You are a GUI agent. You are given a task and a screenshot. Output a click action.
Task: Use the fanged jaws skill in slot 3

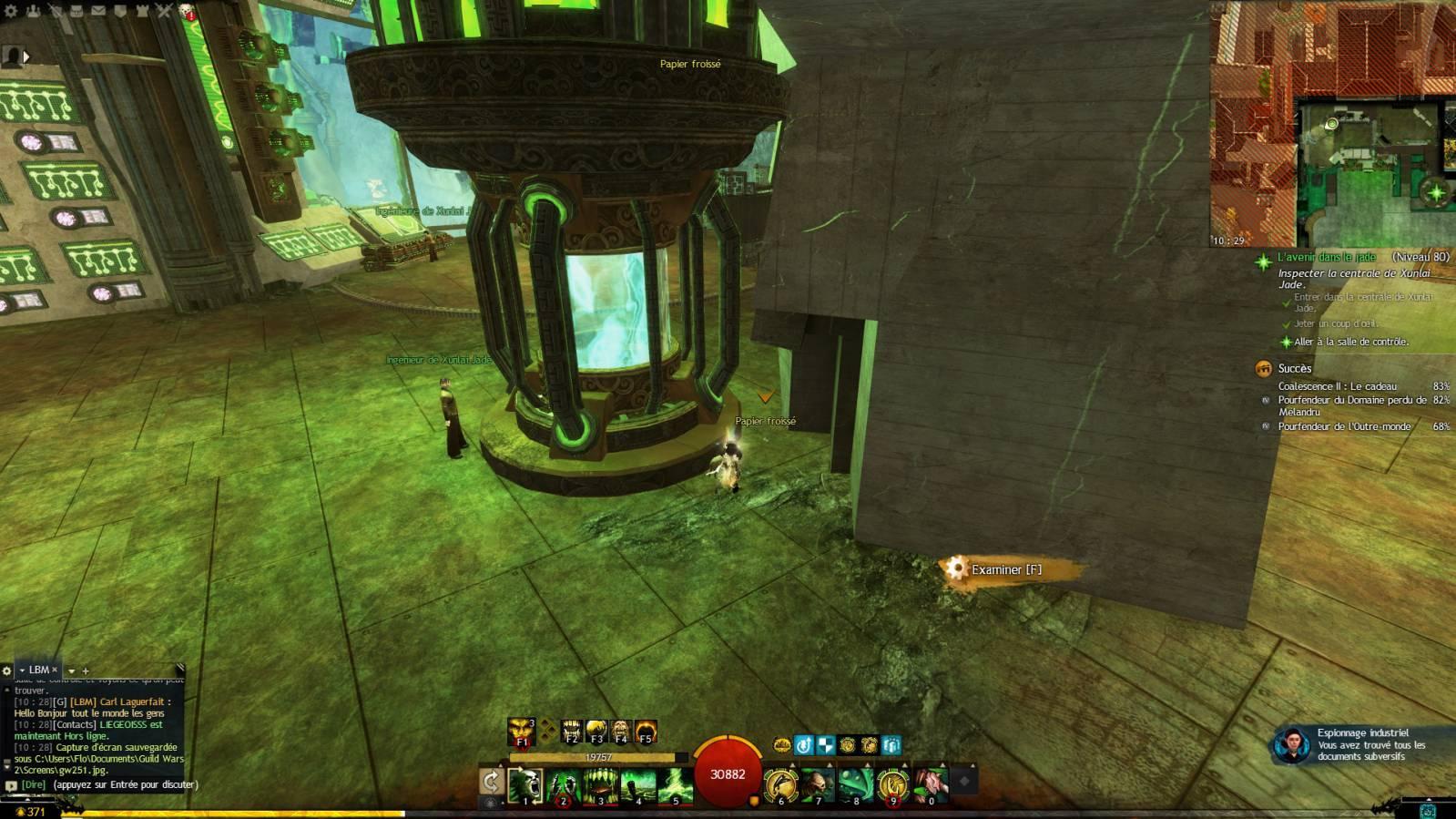click(x=601, y=784)
